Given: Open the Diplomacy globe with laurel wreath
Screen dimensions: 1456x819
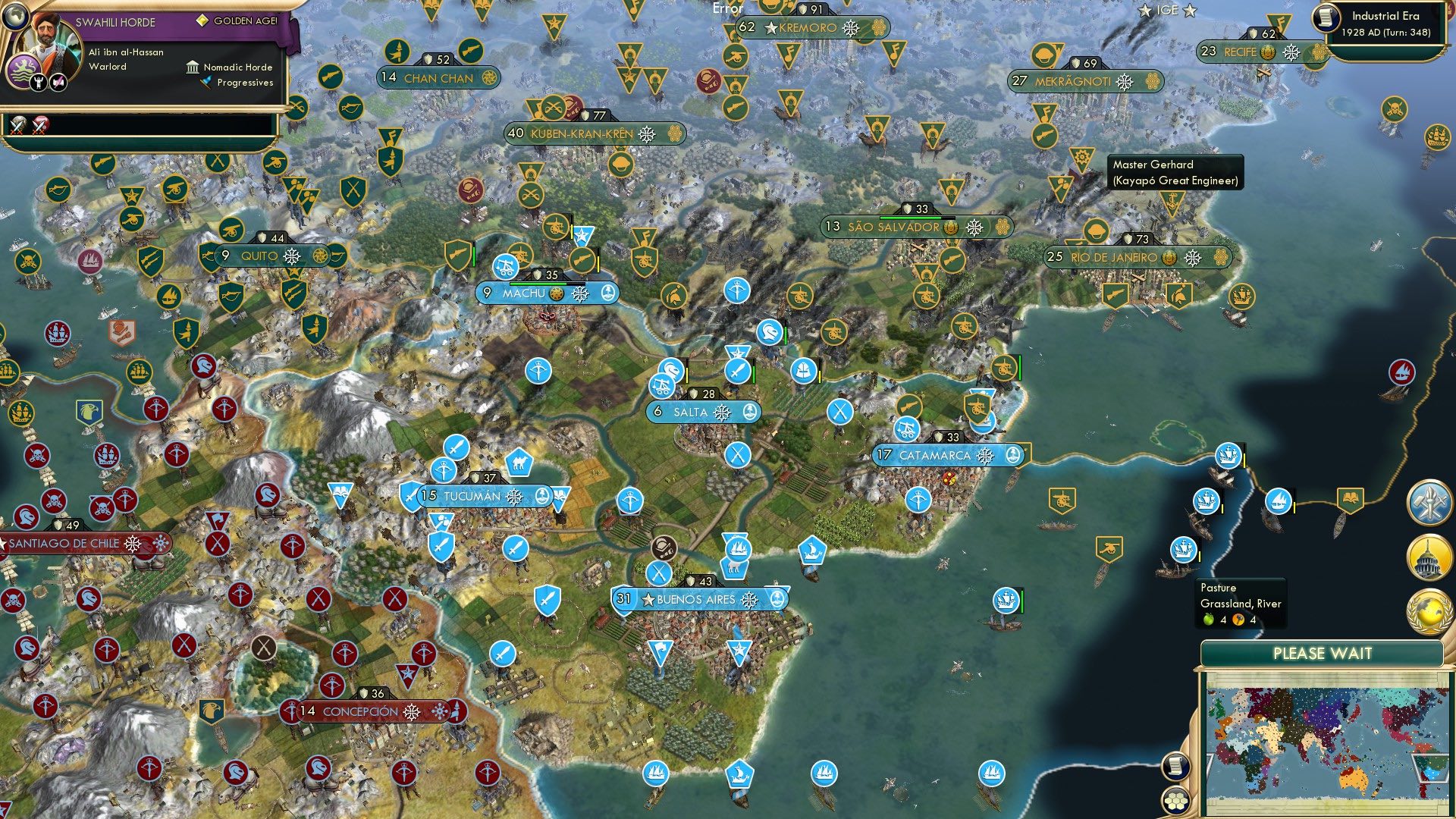Looking at the screenshot, I should (x=1429, y=611).
